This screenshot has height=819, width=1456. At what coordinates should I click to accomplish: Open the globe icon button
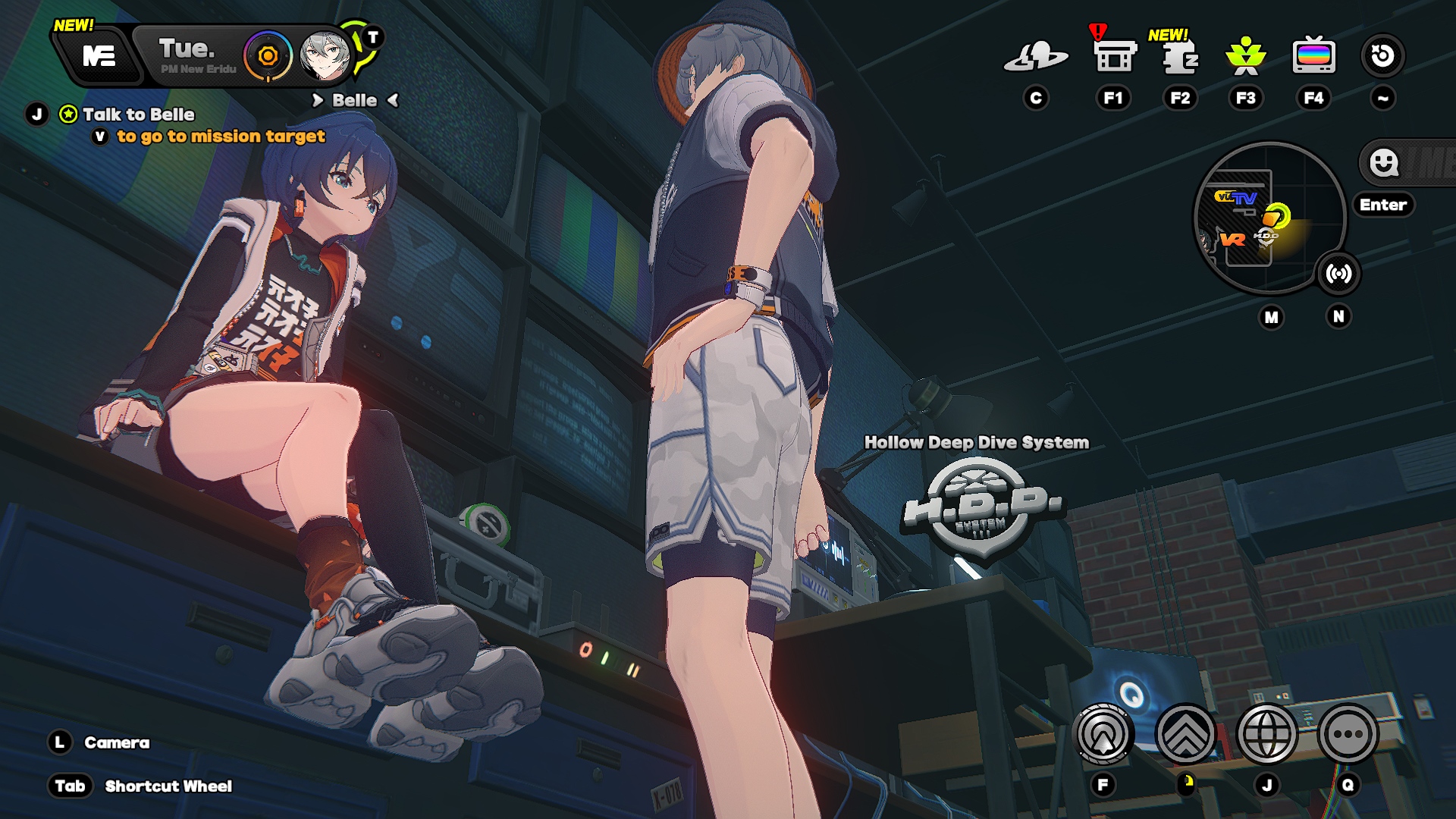pos(1266,734)
